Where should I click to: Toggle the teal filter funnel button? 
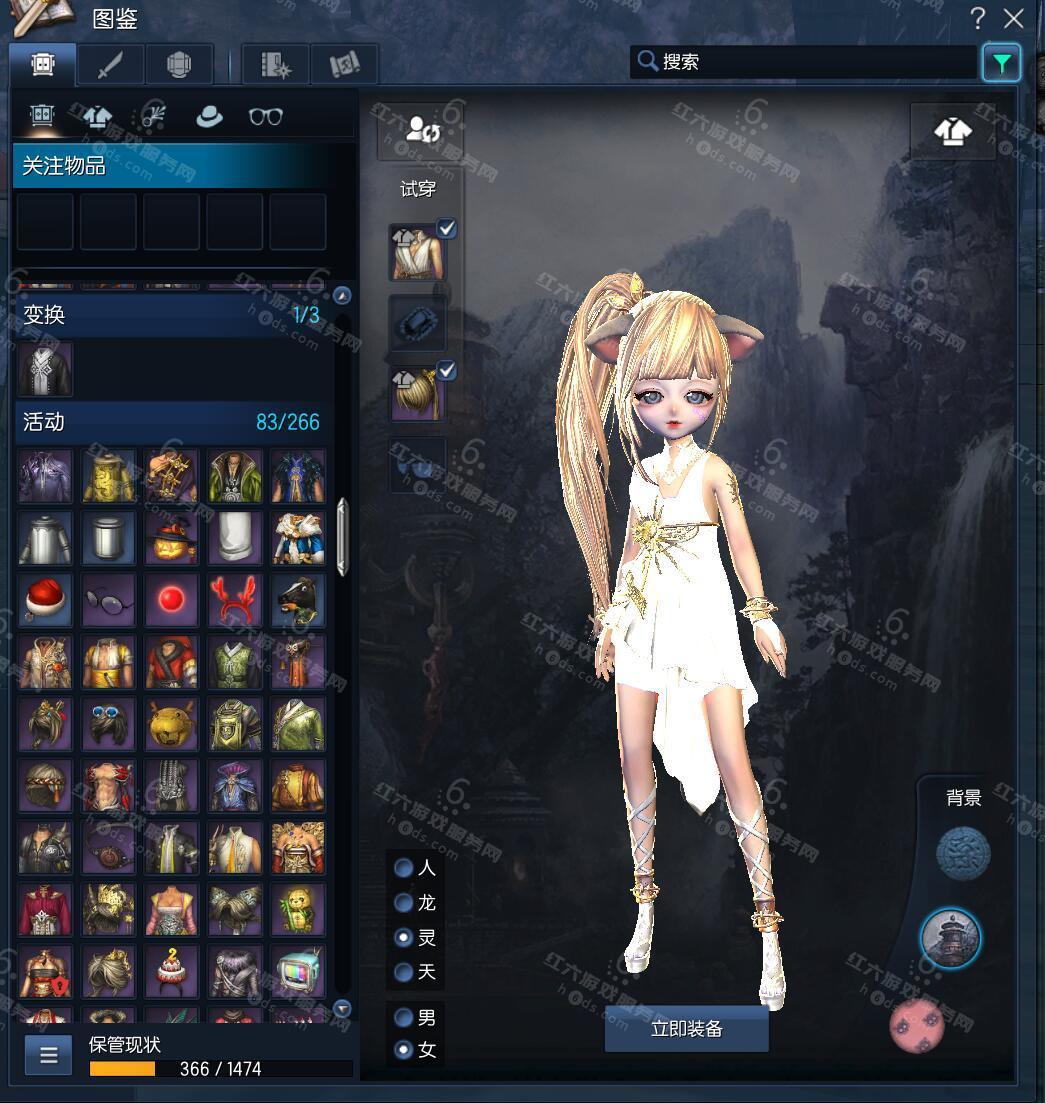pos(1001,63)
